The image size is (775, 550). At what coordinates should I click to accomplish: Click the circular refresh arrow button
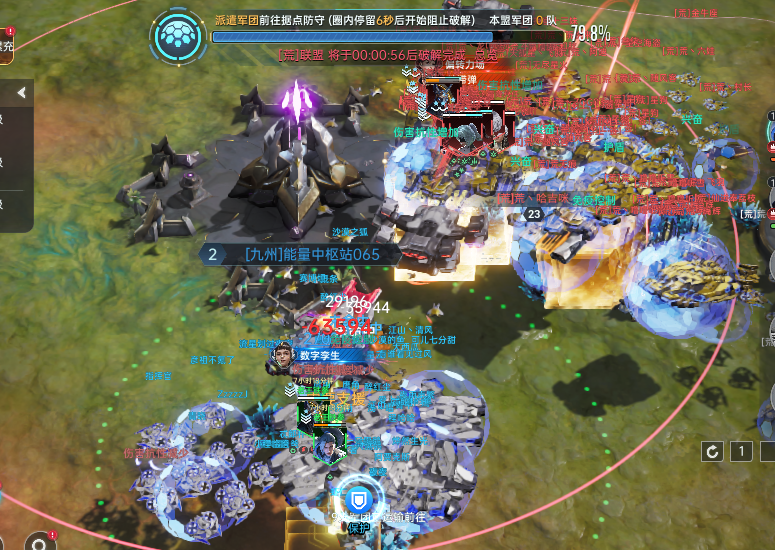tap(712, 452)
